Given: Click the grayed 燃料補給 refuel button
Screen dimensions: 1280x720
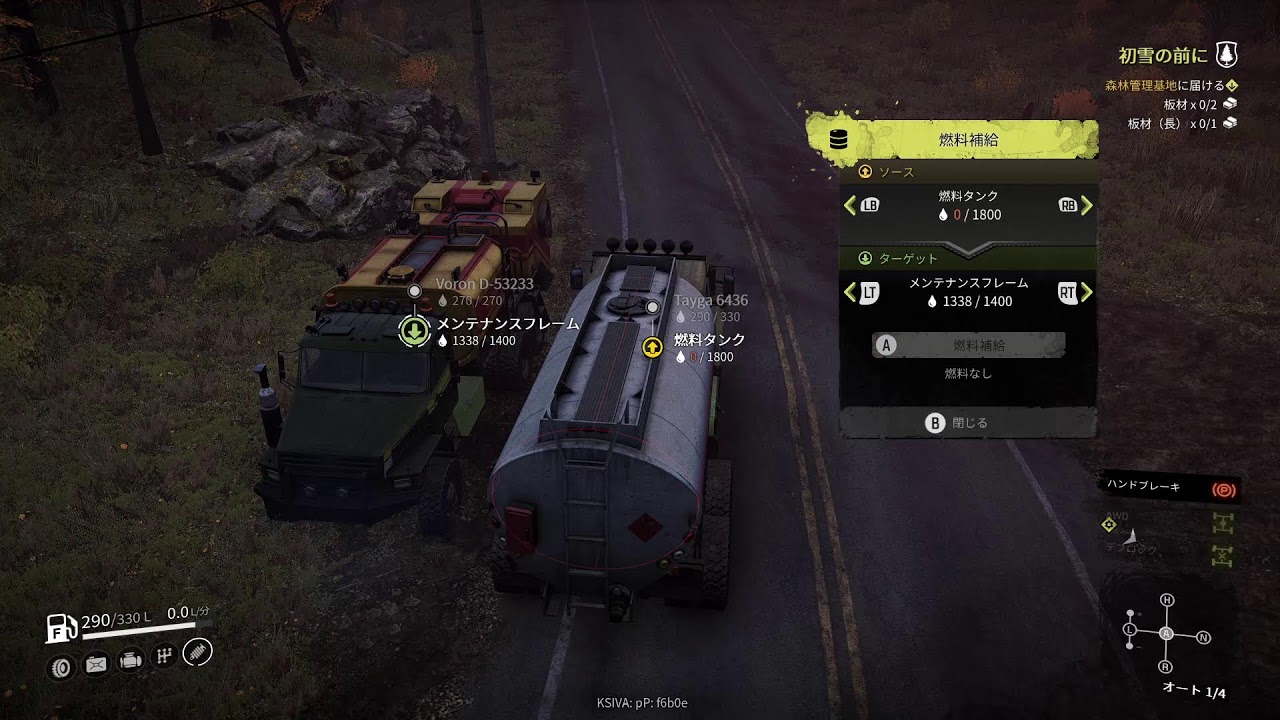Looking at the screenshot, I should [968, 345].
